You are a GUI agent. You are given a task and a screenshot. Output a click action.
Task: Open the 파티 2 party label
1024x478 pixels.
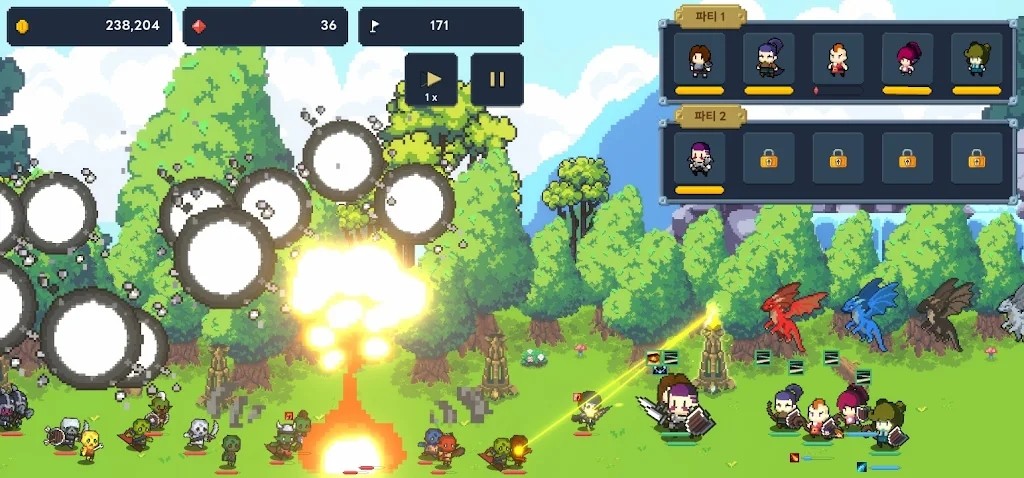click(710, 115)
